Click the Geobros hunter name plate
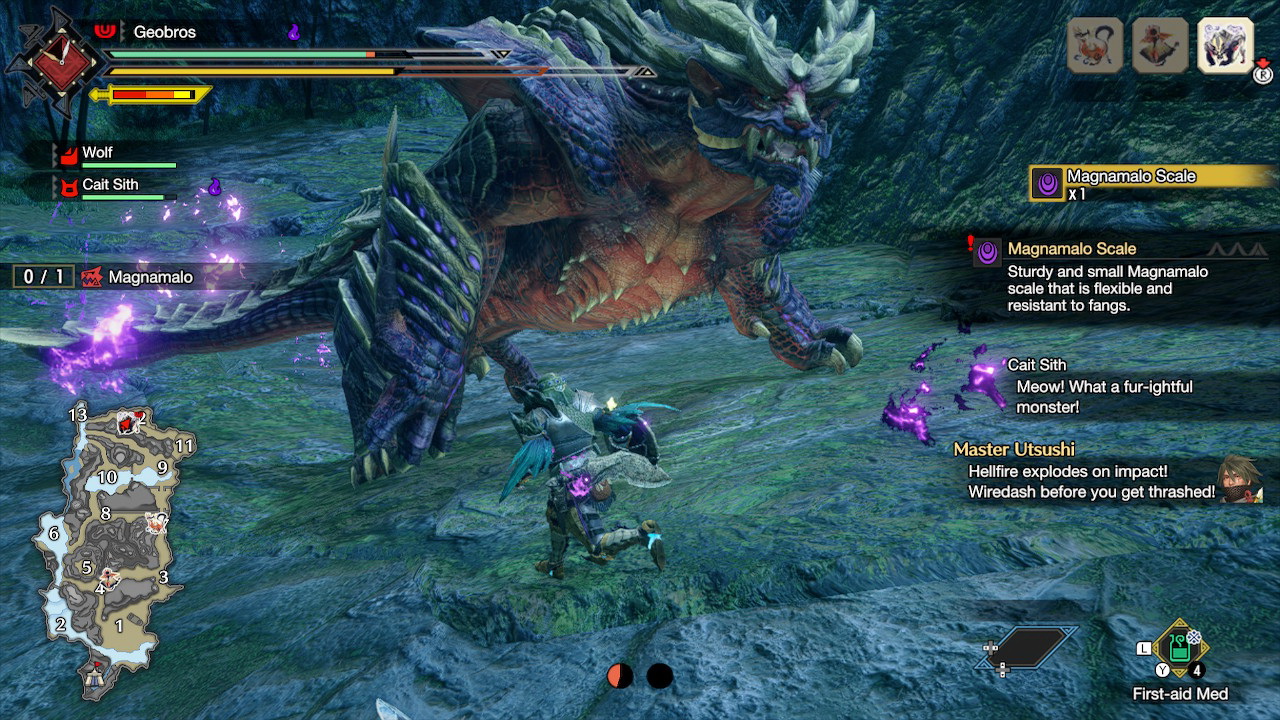The width and height of the screenshot is (1280, 720). click(x=164, y=32)
